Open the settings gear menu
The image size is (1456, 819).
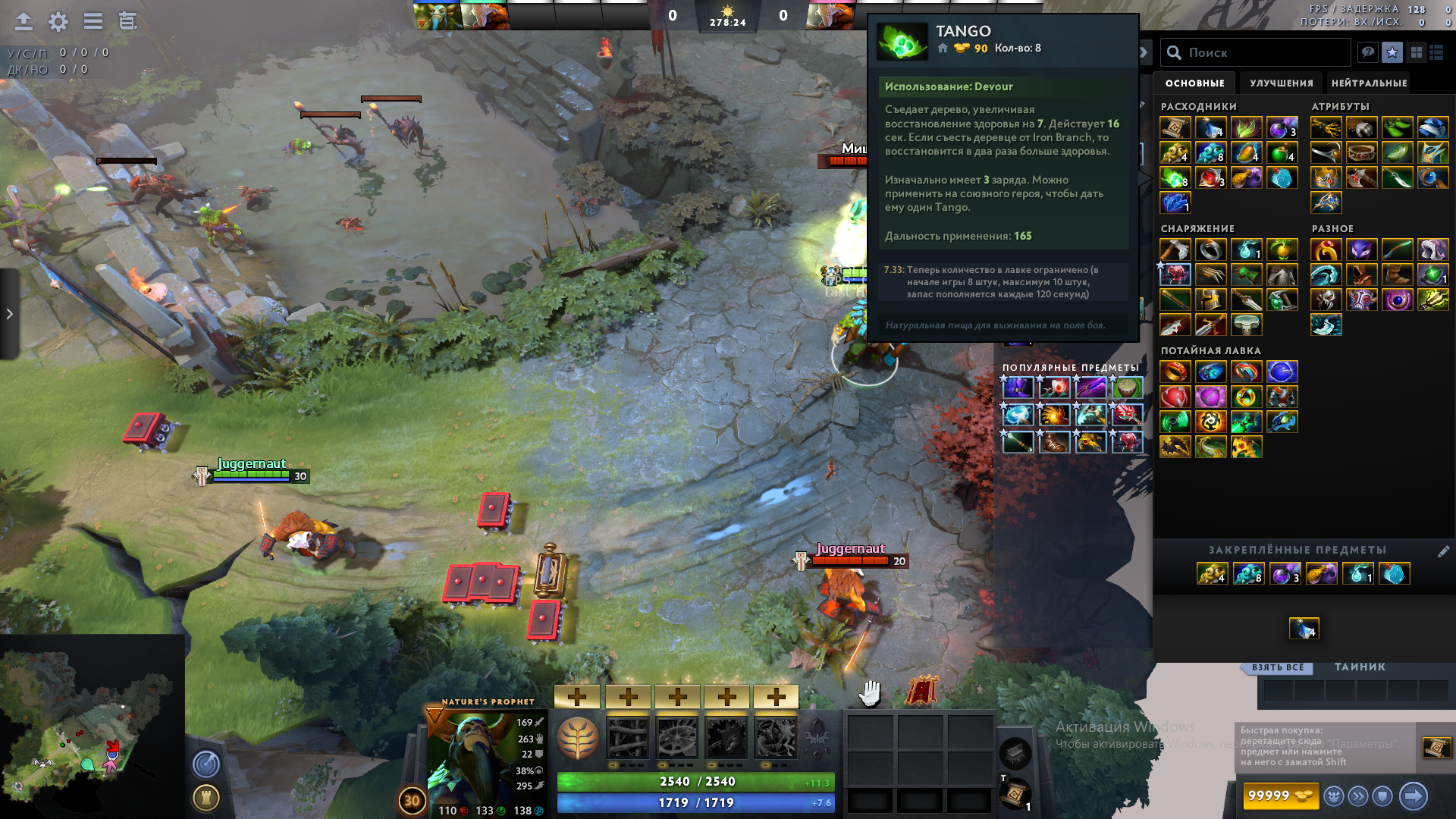(58, 22)
